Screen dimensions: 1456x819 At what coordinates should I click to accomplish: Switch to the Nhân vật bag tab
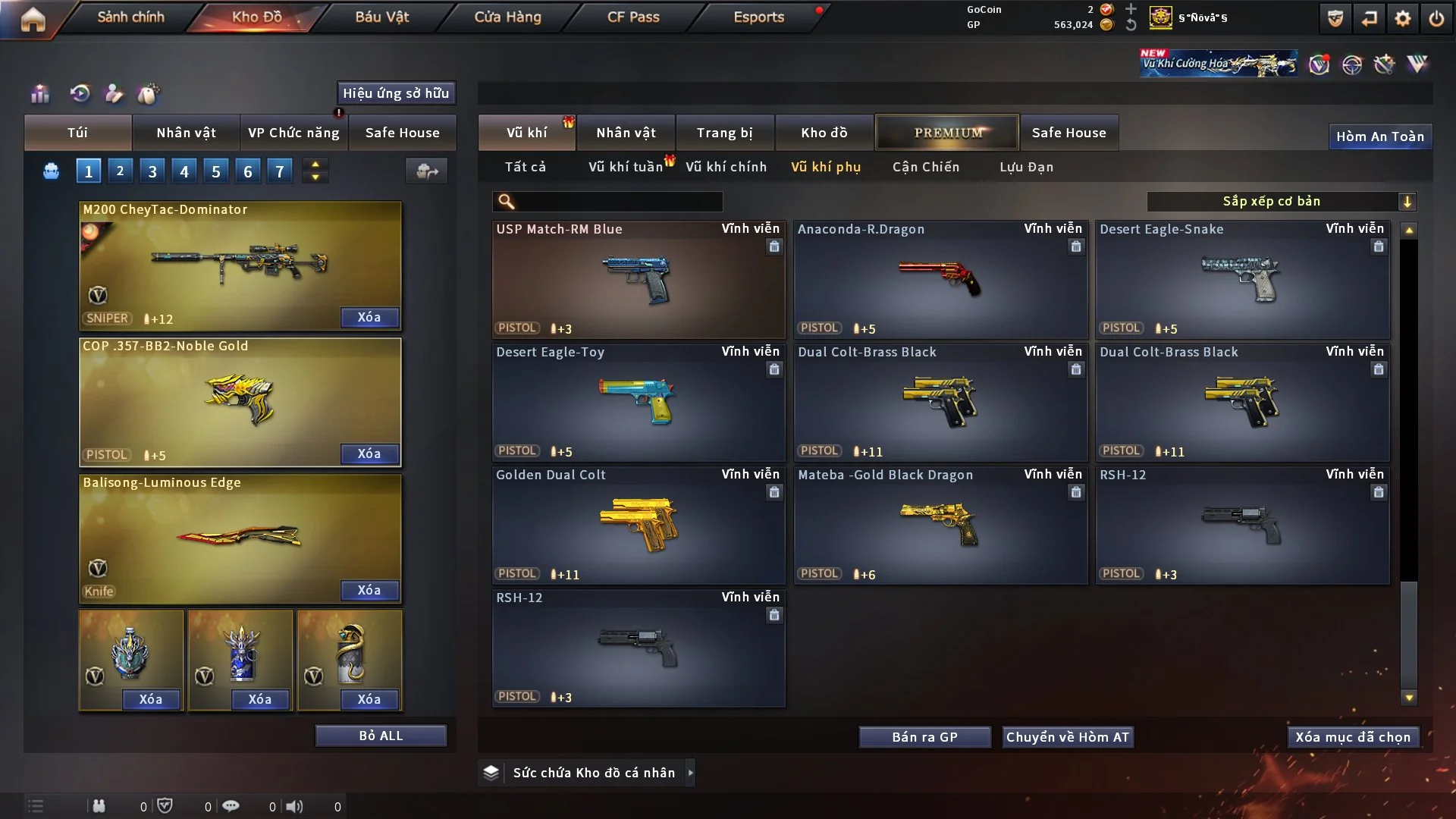tap(186, 133)
